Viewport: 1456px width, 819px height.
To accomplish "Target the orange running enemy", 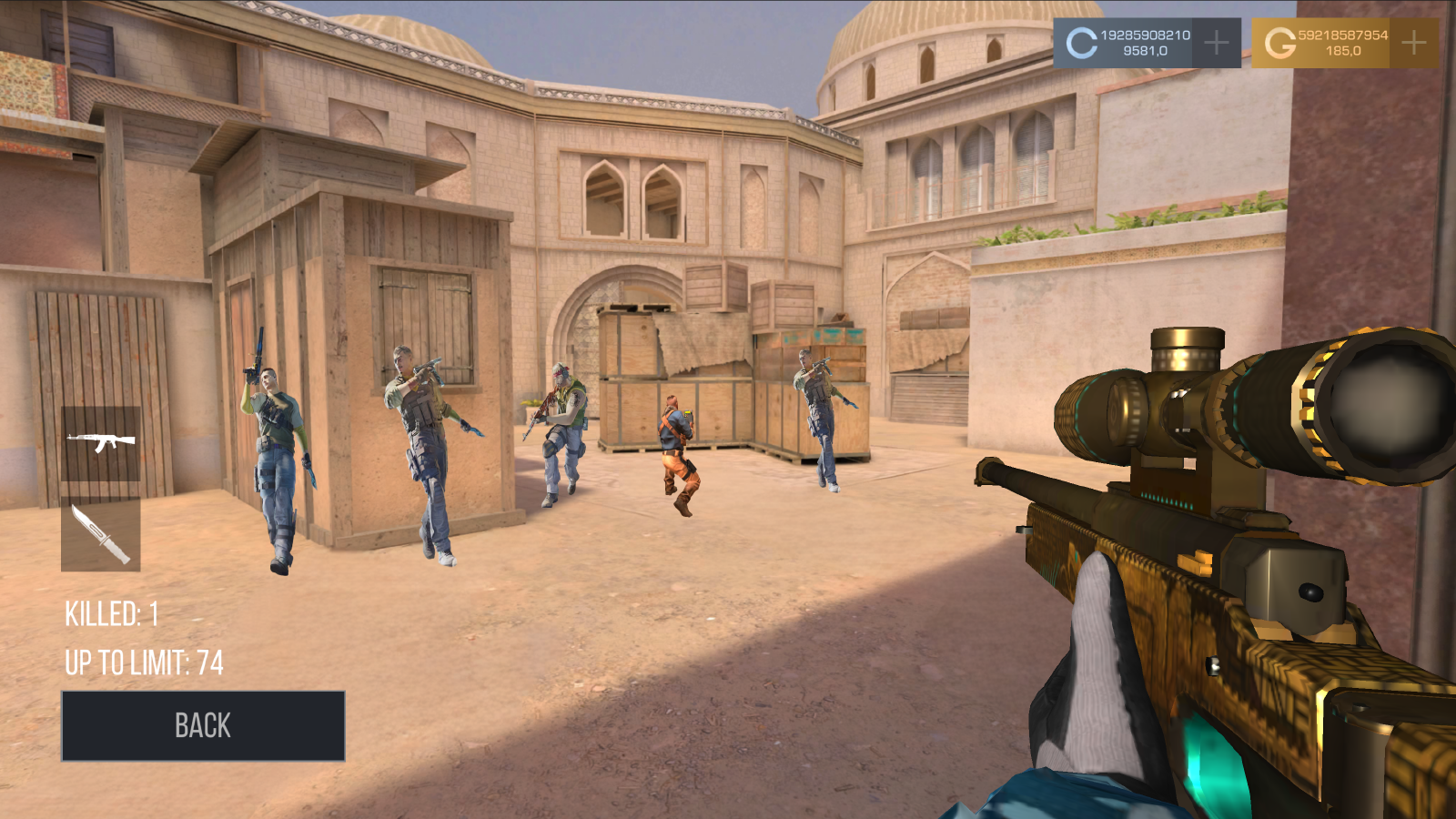I will click(x=678, y=446).
